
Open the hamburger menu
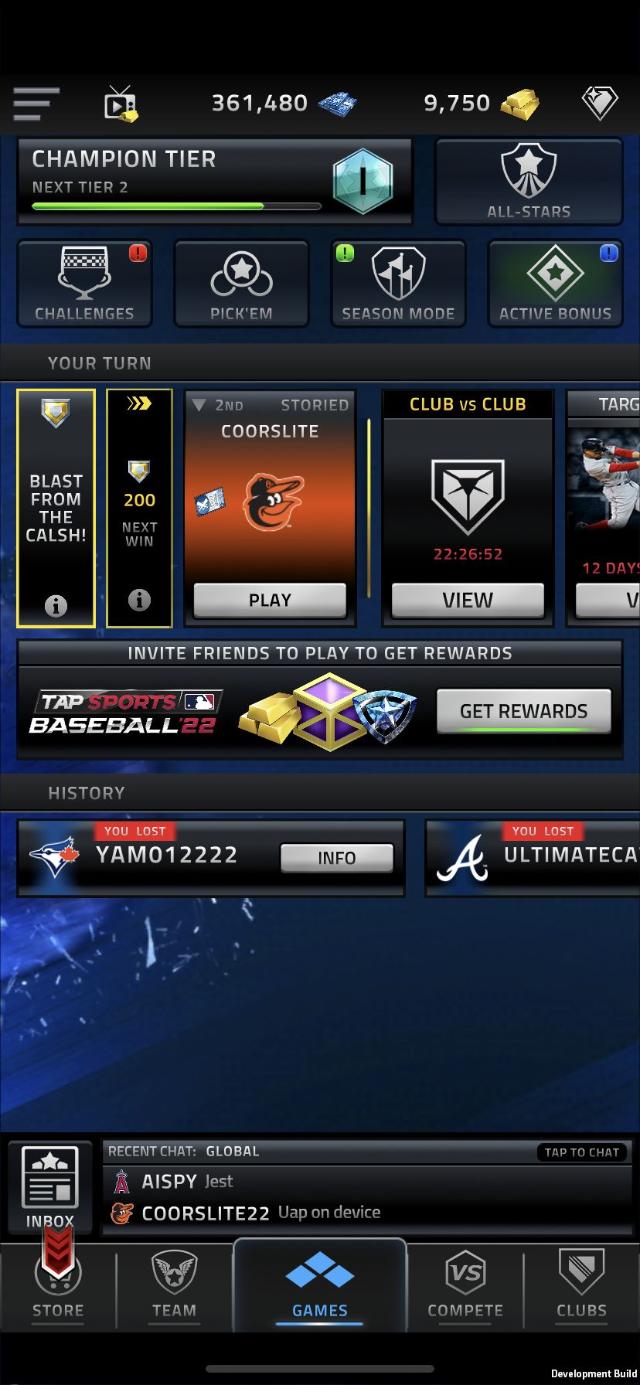click(x=36, y=103)
